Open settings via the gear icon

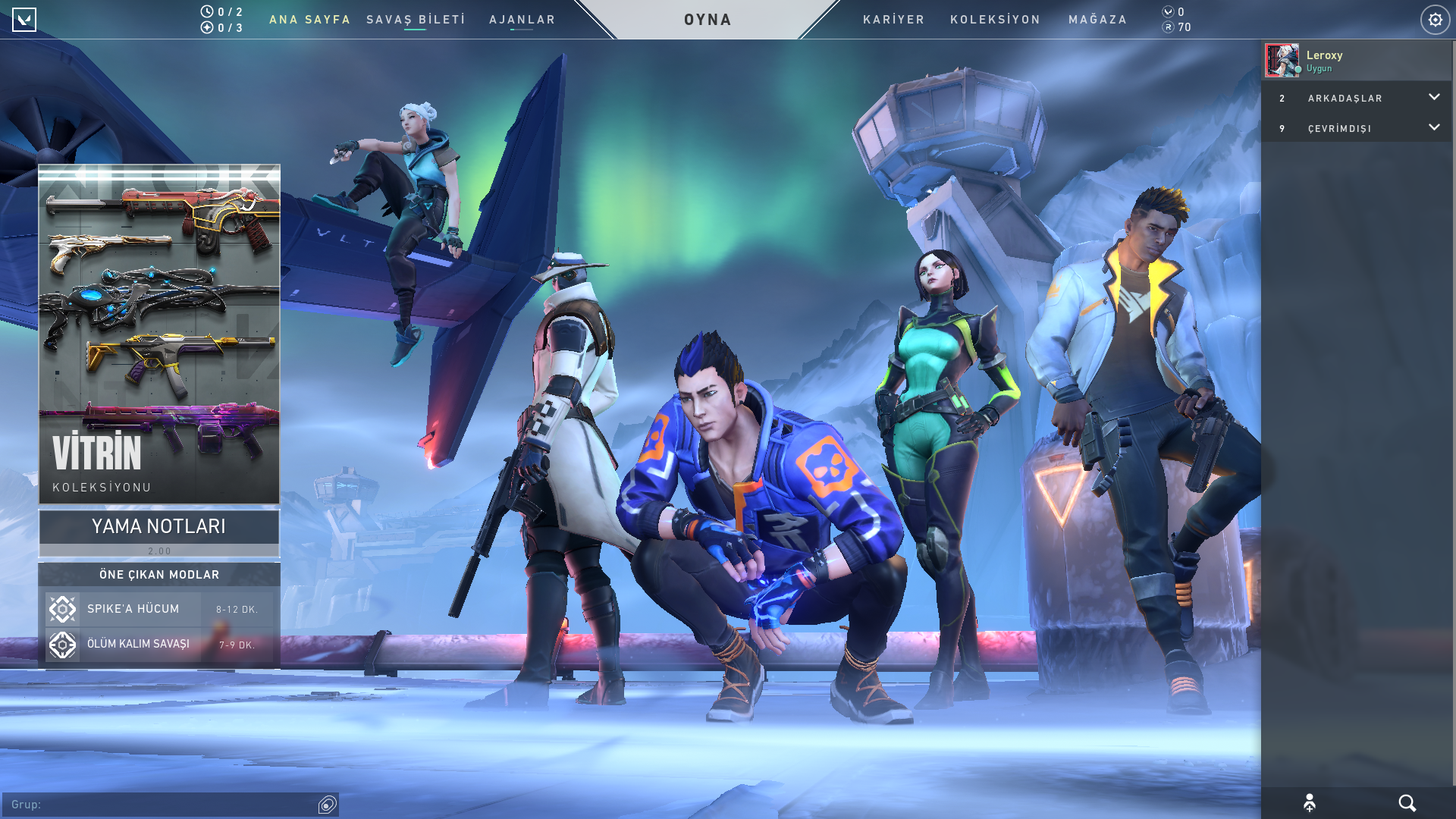(x=1435, y=20)
